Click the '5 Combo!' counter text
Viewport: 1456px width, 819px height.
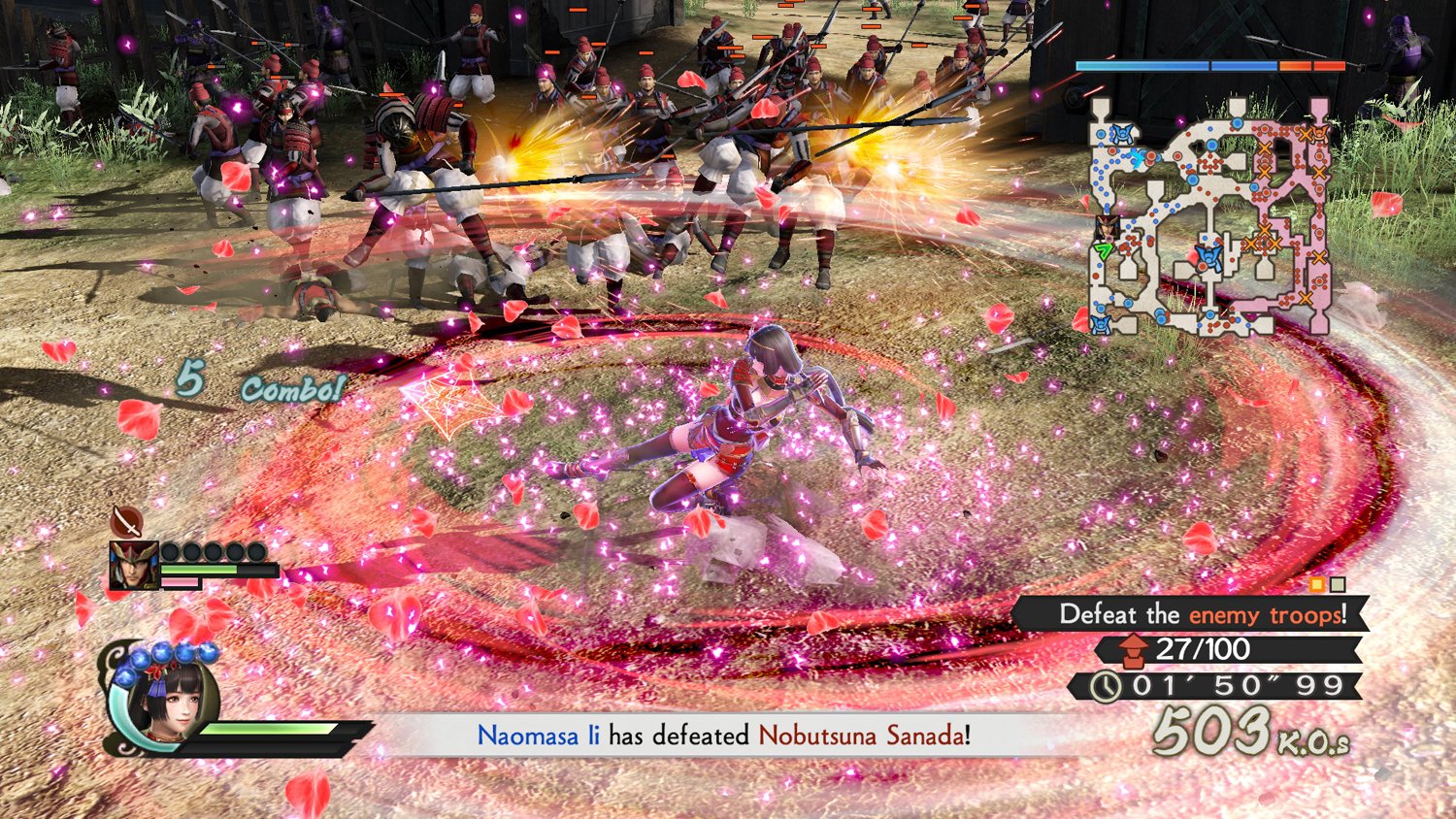click(258, 382)
